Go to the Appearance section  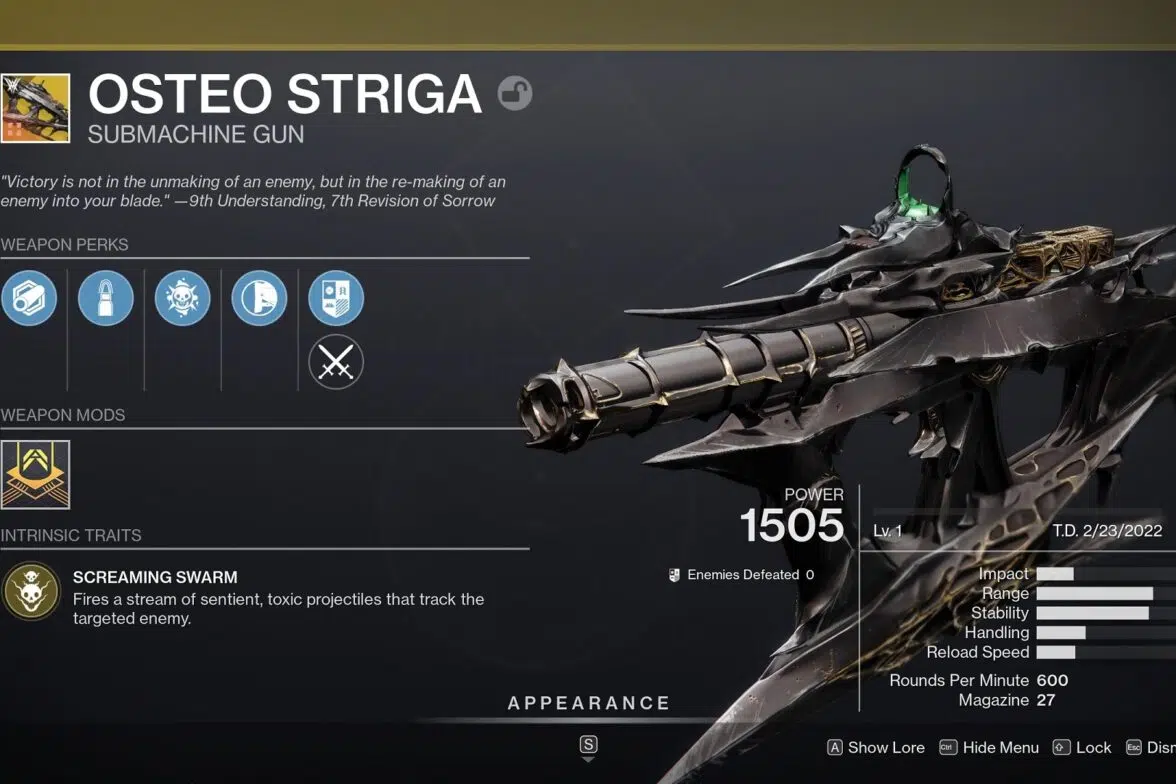point(588,703)
